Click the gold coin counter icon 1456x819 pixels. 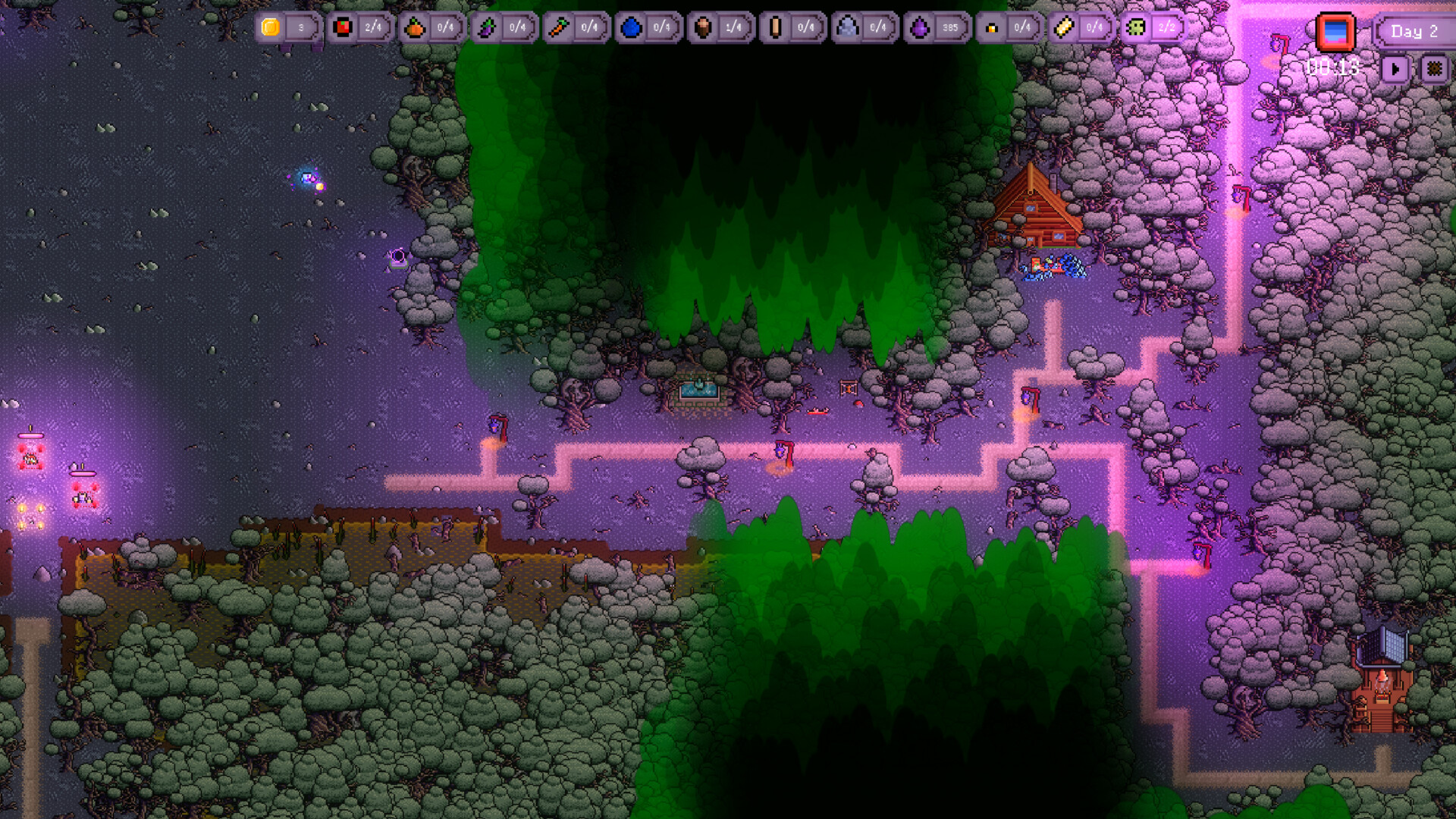[x=270, y=27]
